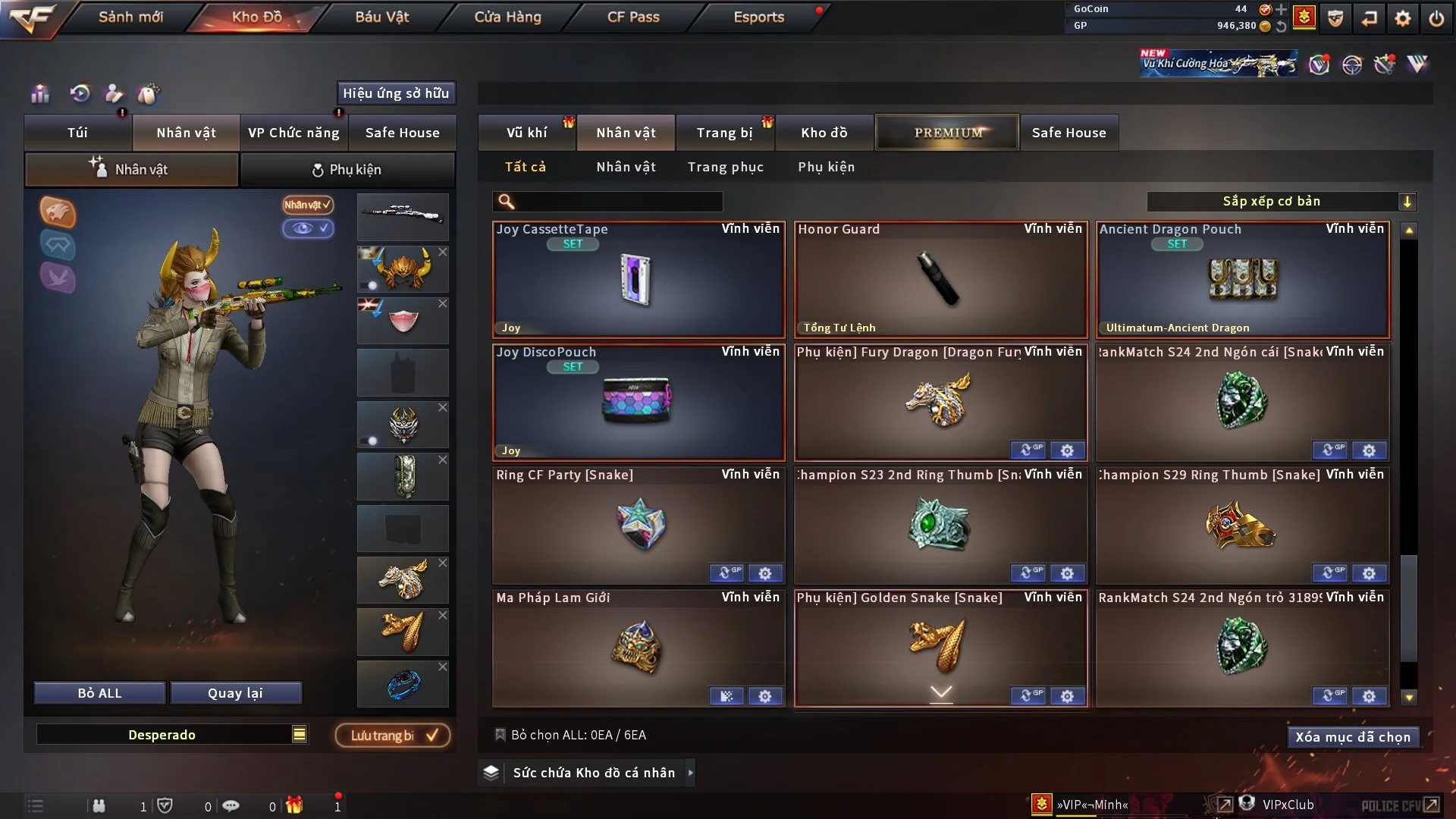Select the Ma Pháp Lam Giới ring

(x=639, y=648)
